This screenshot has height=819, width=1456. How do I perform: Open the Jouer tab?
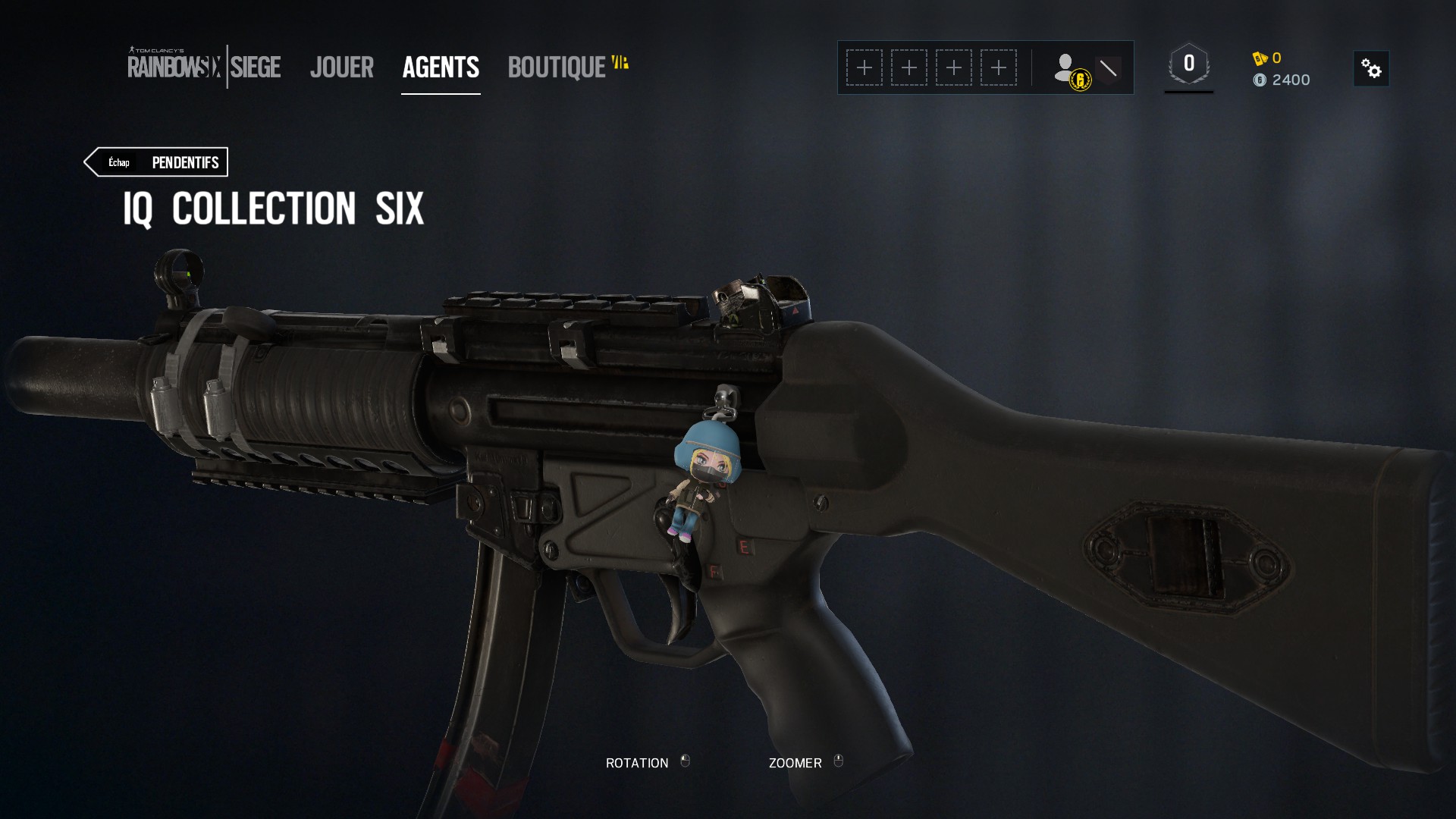click(342, 67)
